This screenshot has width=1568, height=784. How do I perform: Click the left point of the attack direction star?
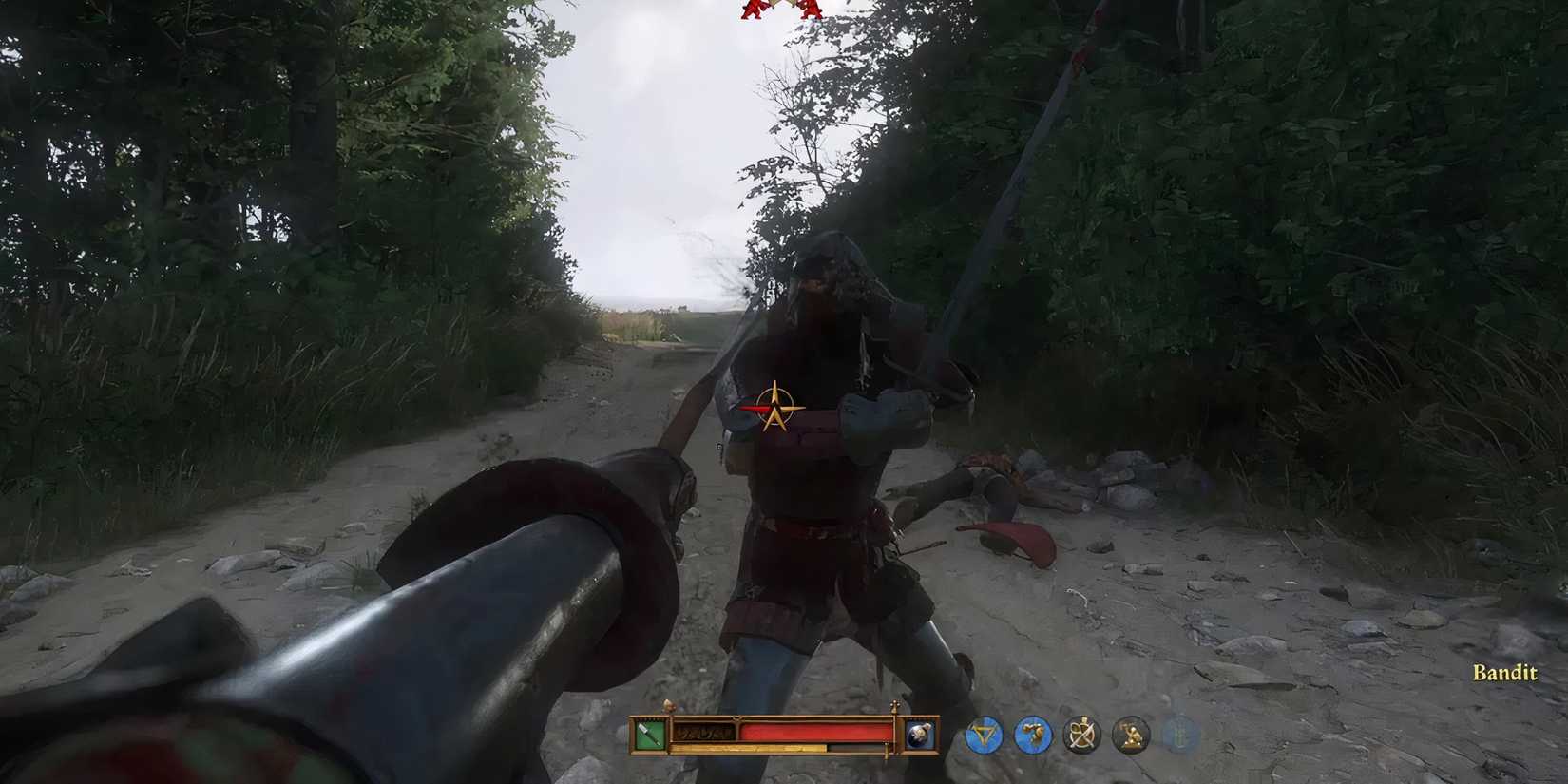pos(749,409)
